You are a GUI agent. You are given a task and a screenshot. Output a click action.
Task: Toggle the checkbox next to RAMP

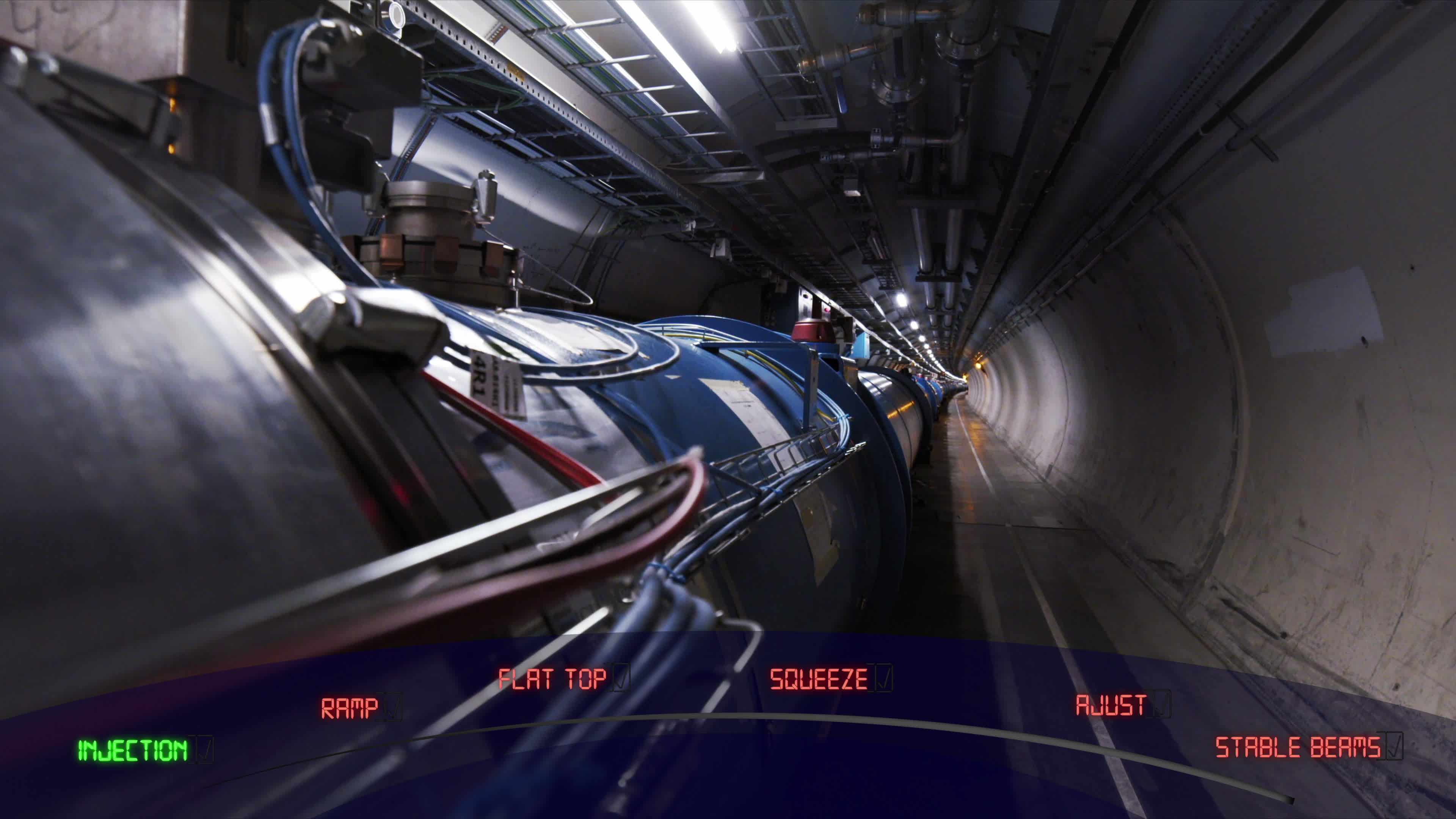(x=392, y=707)
